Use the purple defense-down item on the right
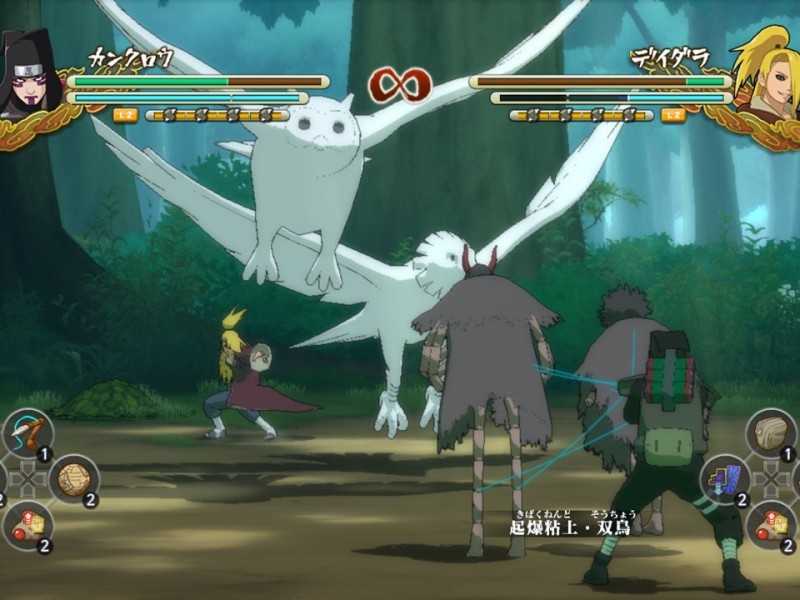The image size is (800, 600). tap(725, 479)
